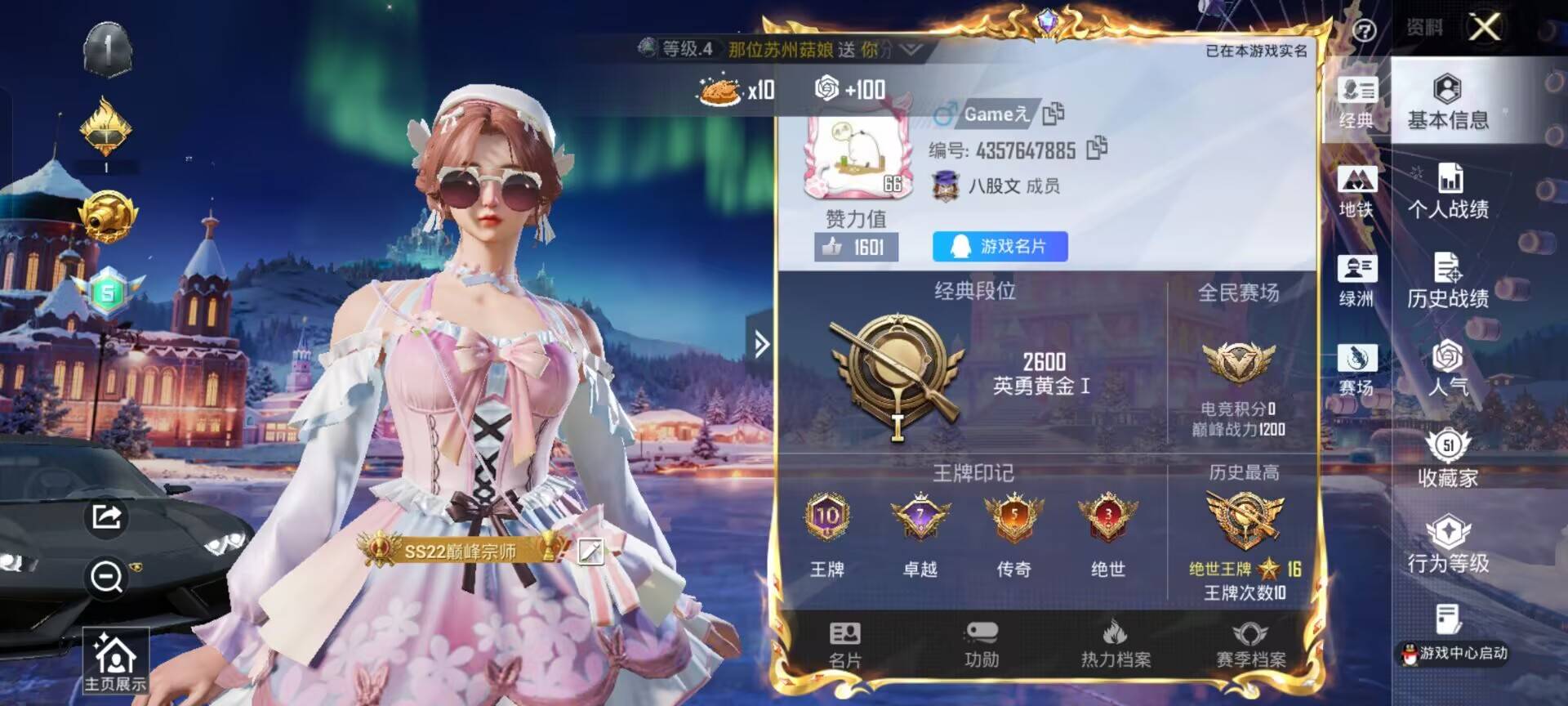The height and width of the screenshot is (706, 1568).
Task: Click the 八股文 clan emblem icon
Action: (945, 186)
